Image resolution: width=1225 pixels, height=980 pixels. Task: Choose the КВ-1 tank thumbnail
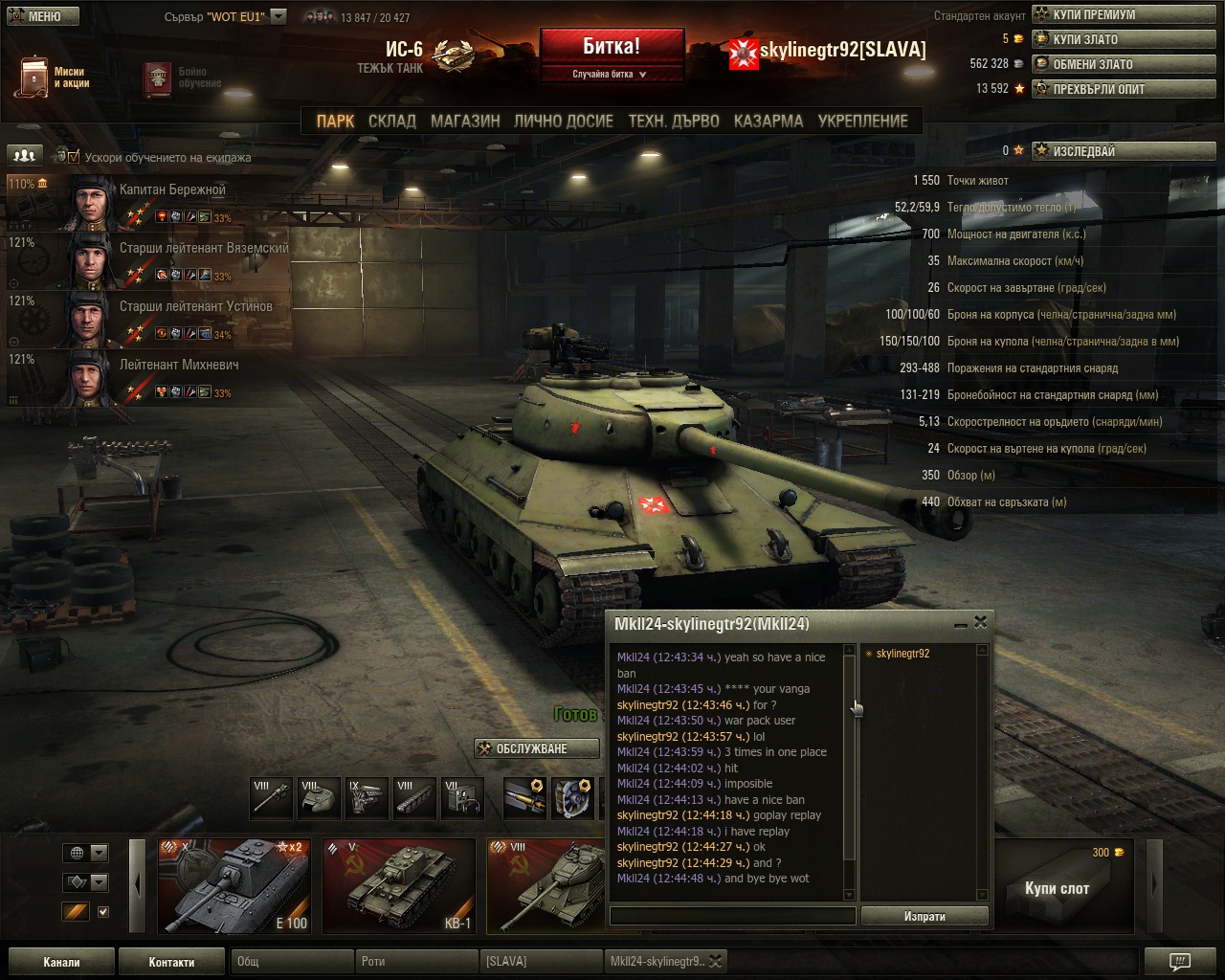pyautogui.click(x=398, y=885)
